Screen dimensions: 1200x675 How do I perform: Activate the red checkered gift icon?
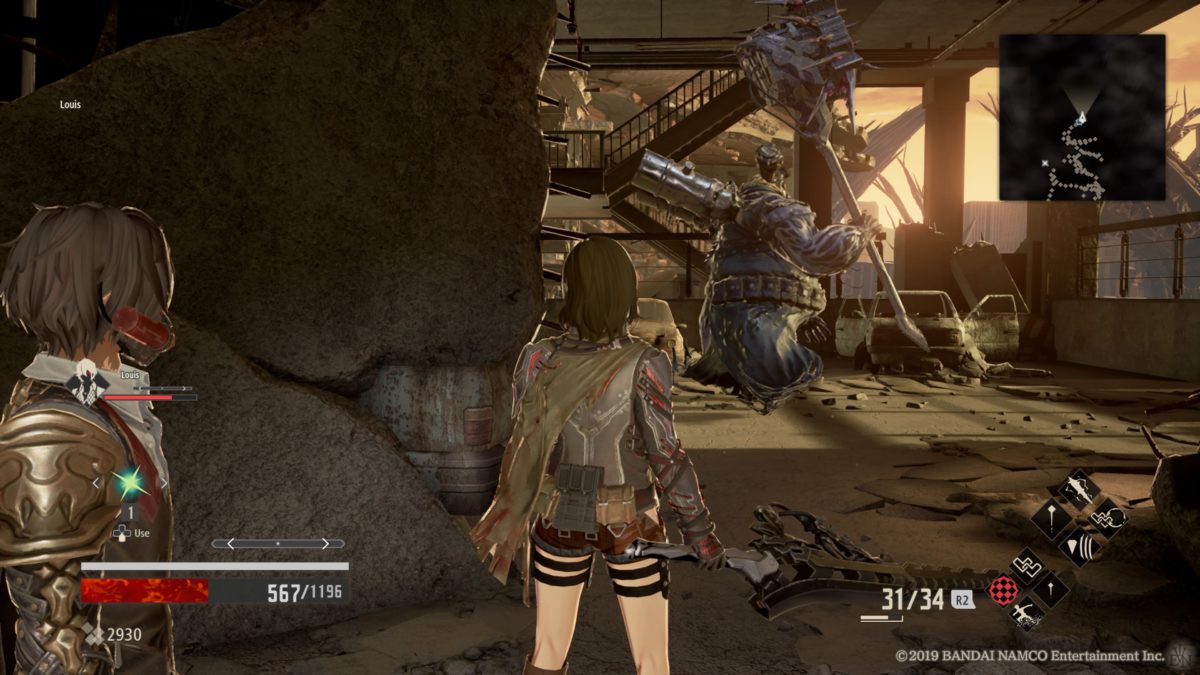click(1003, 589)
